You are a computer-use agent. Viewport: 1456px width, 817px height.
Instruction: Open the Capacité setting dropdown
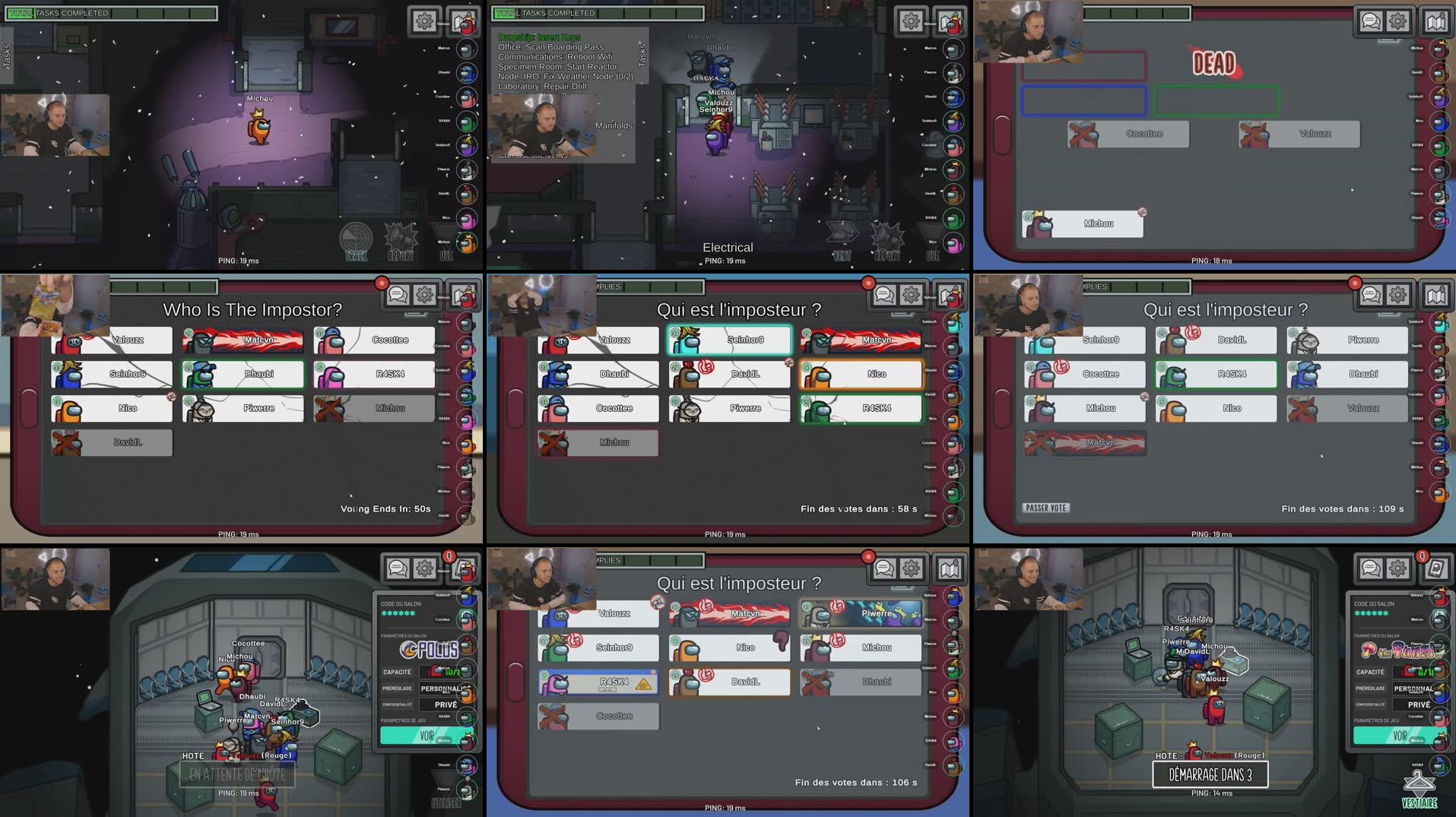(x=446, y=671)
